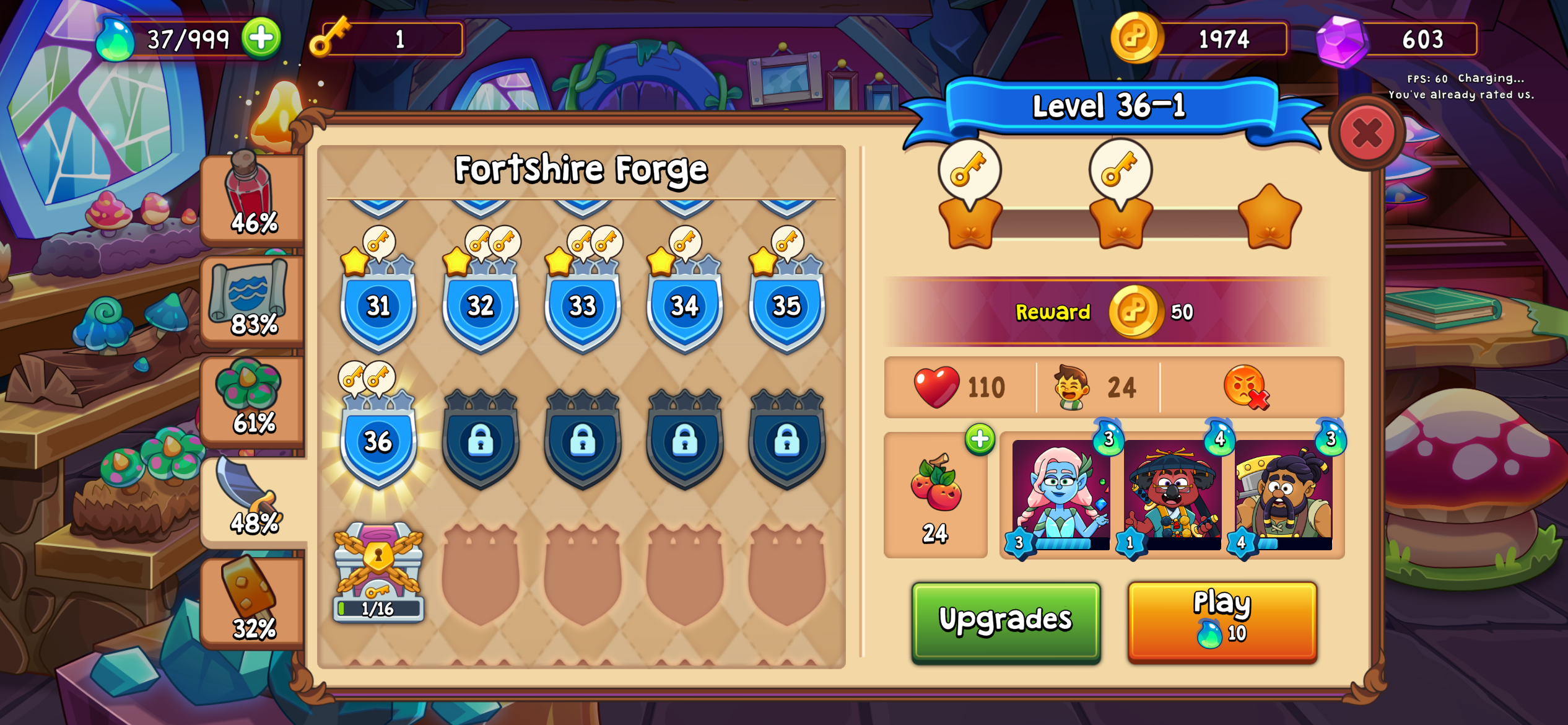The width and height of the screenshot is (1568, 725).
Task: Add more apples with plus button
Action: [x=979, y=439]
